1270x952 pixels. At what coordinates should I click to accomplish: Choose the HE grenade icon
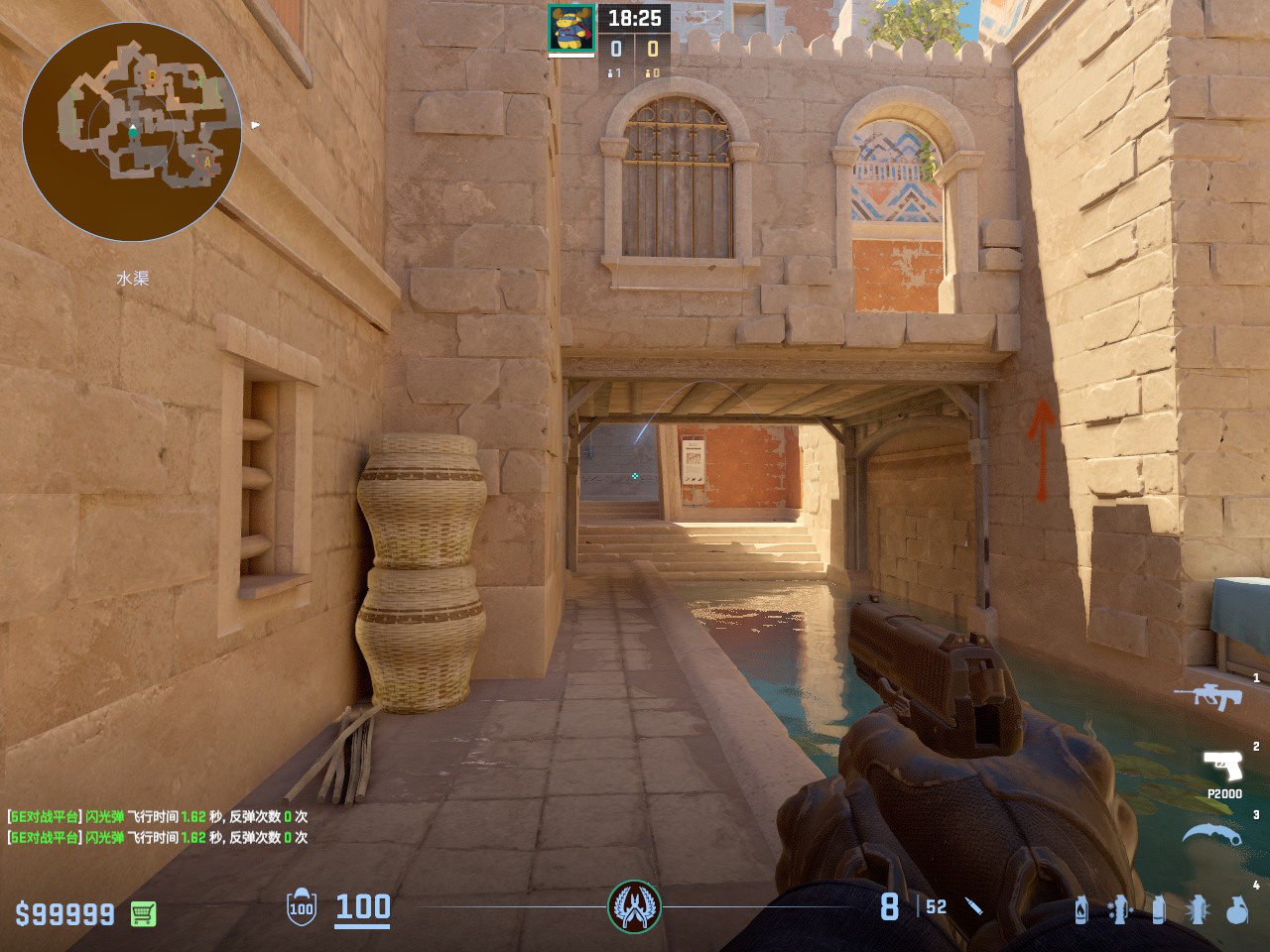click(1236, 909)
